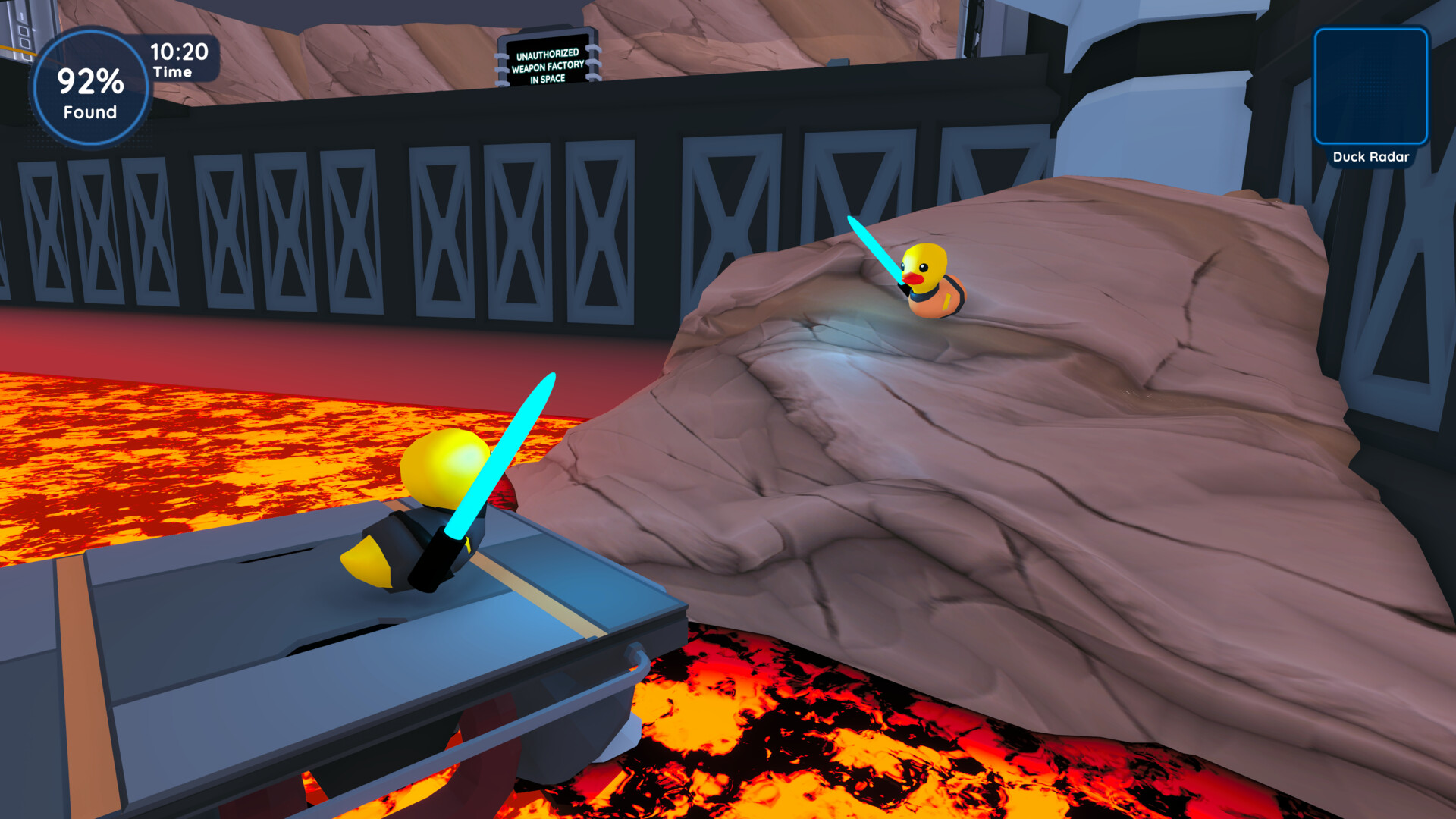The image size is (1456, 819).
Task: Click the Duck Radar panel
Action: click(x=1370, y=87)
